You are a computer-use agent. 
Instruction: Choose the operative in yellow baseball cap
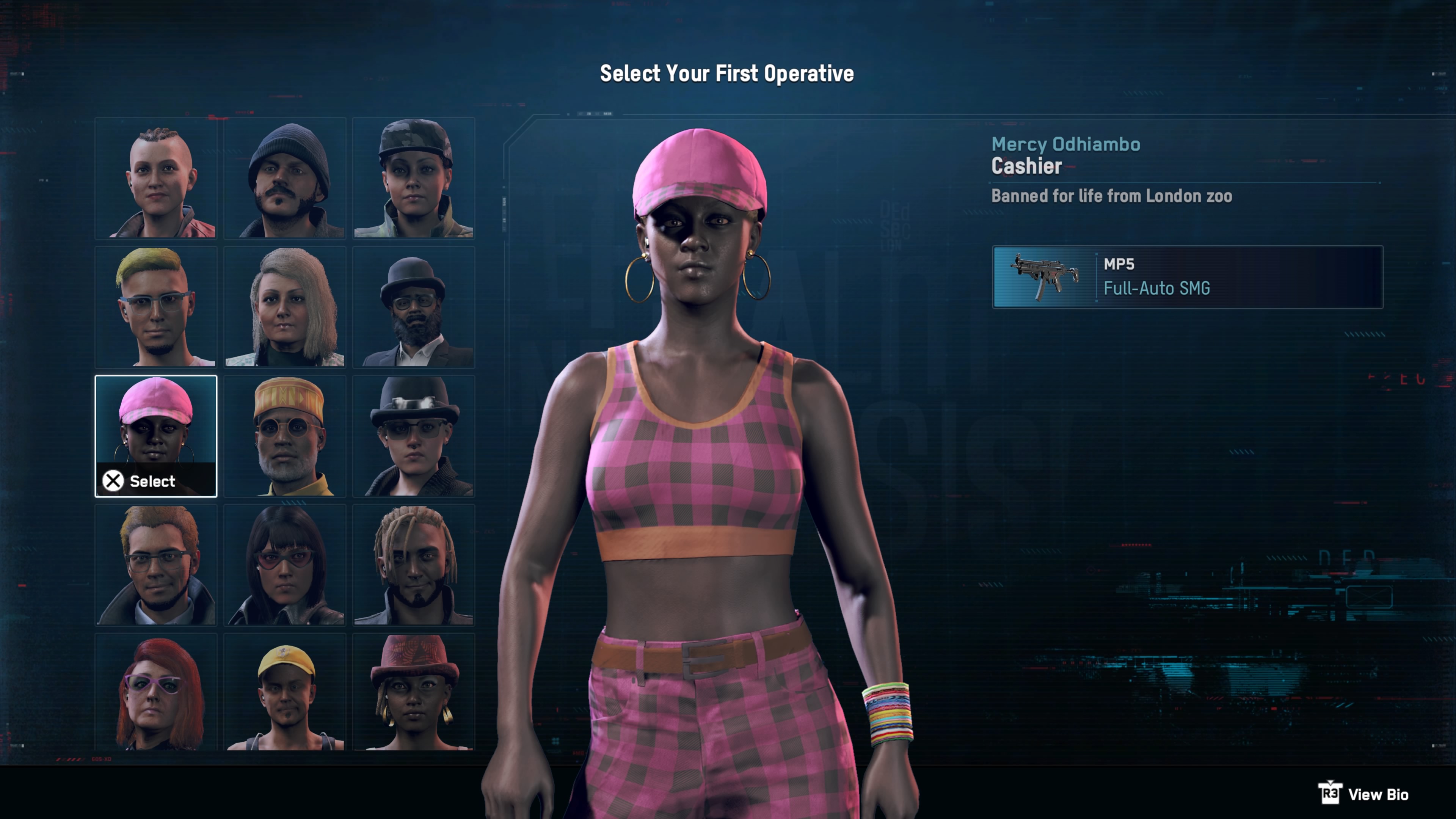pyautogui.click(x=285, y=692)
